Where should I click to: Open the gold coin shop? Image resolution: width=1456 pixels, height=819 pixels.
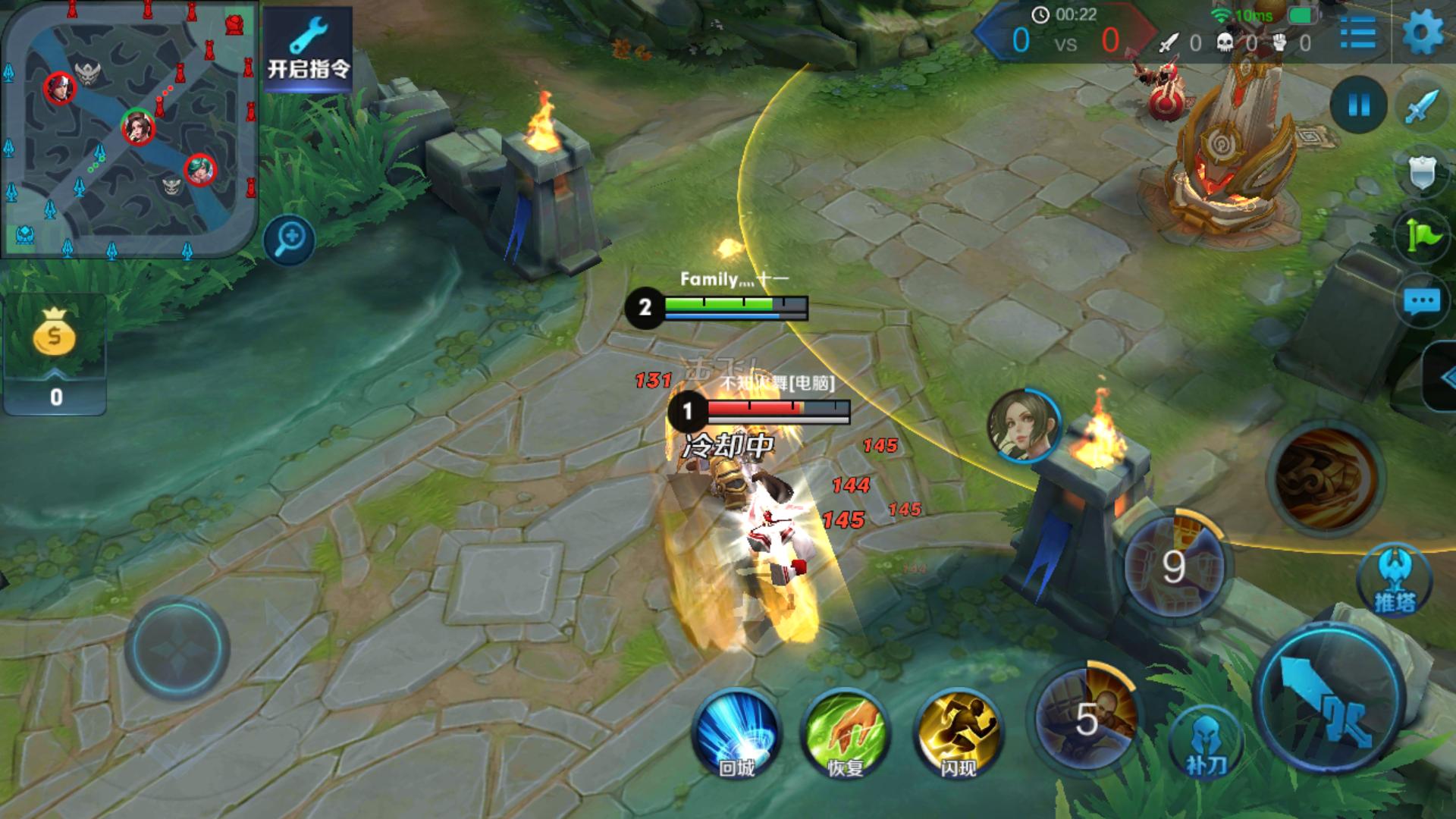pyautogui.click(x=55, y=353)
